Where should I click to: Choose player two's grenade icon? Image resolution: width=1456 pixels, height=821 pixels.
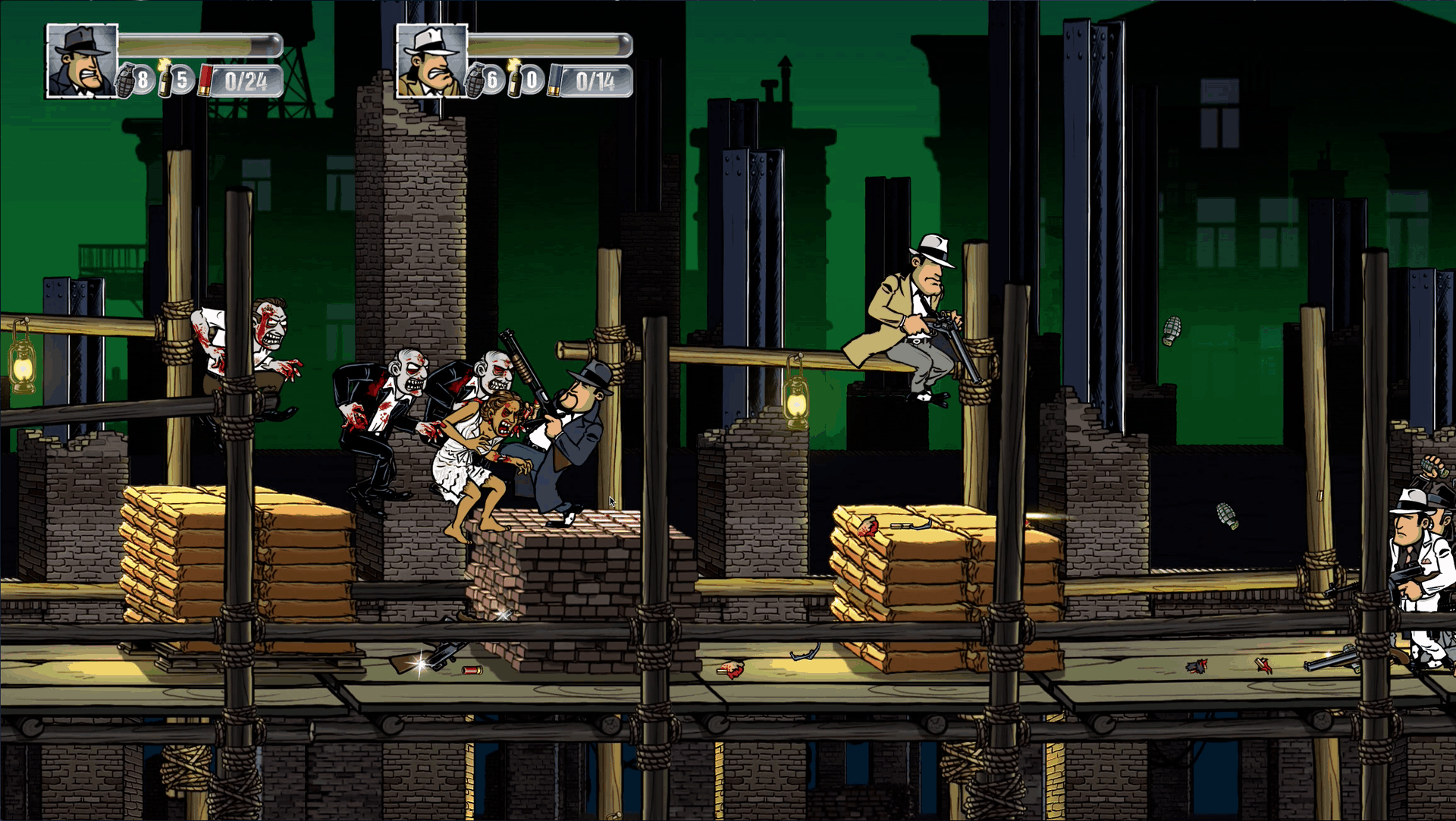point(475,80)
